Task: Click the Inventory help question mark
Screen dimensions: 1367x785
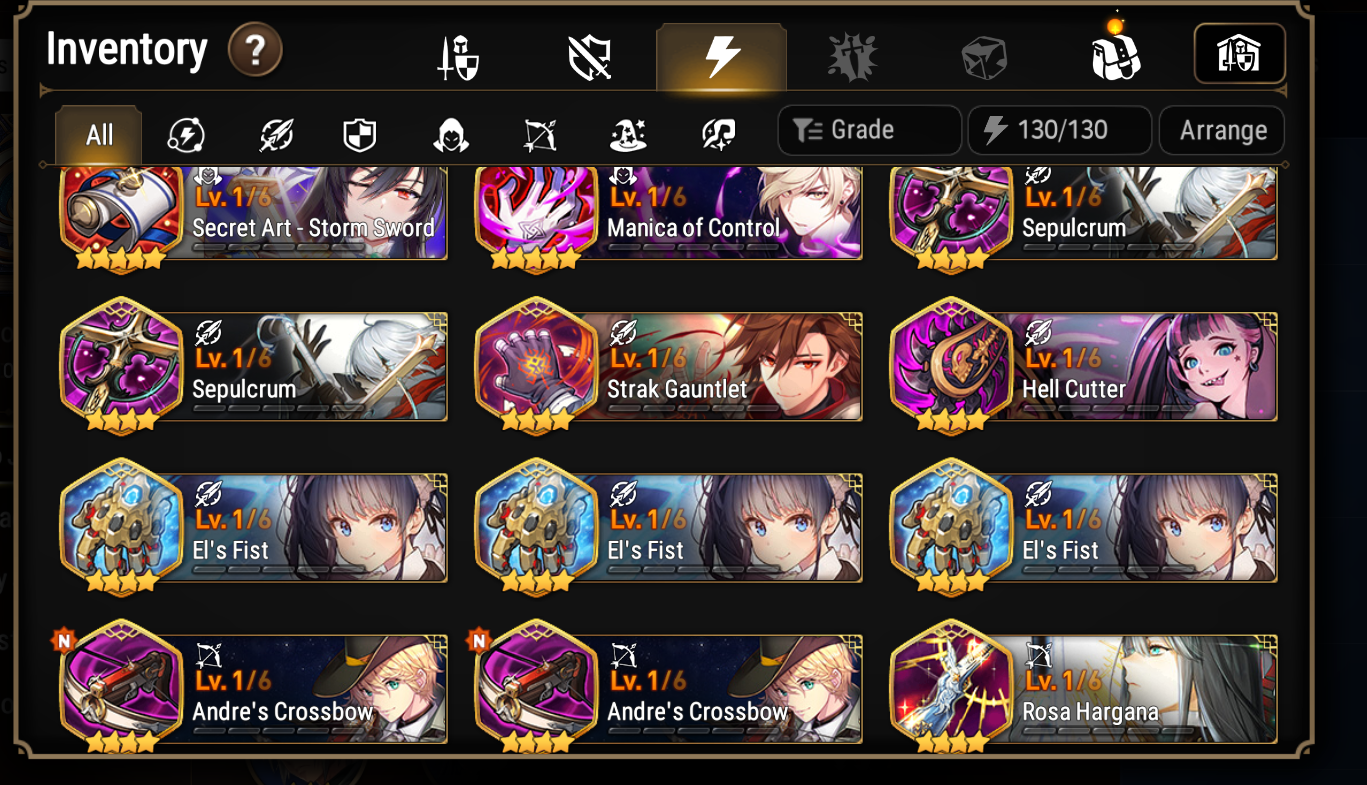Action: 255,51
